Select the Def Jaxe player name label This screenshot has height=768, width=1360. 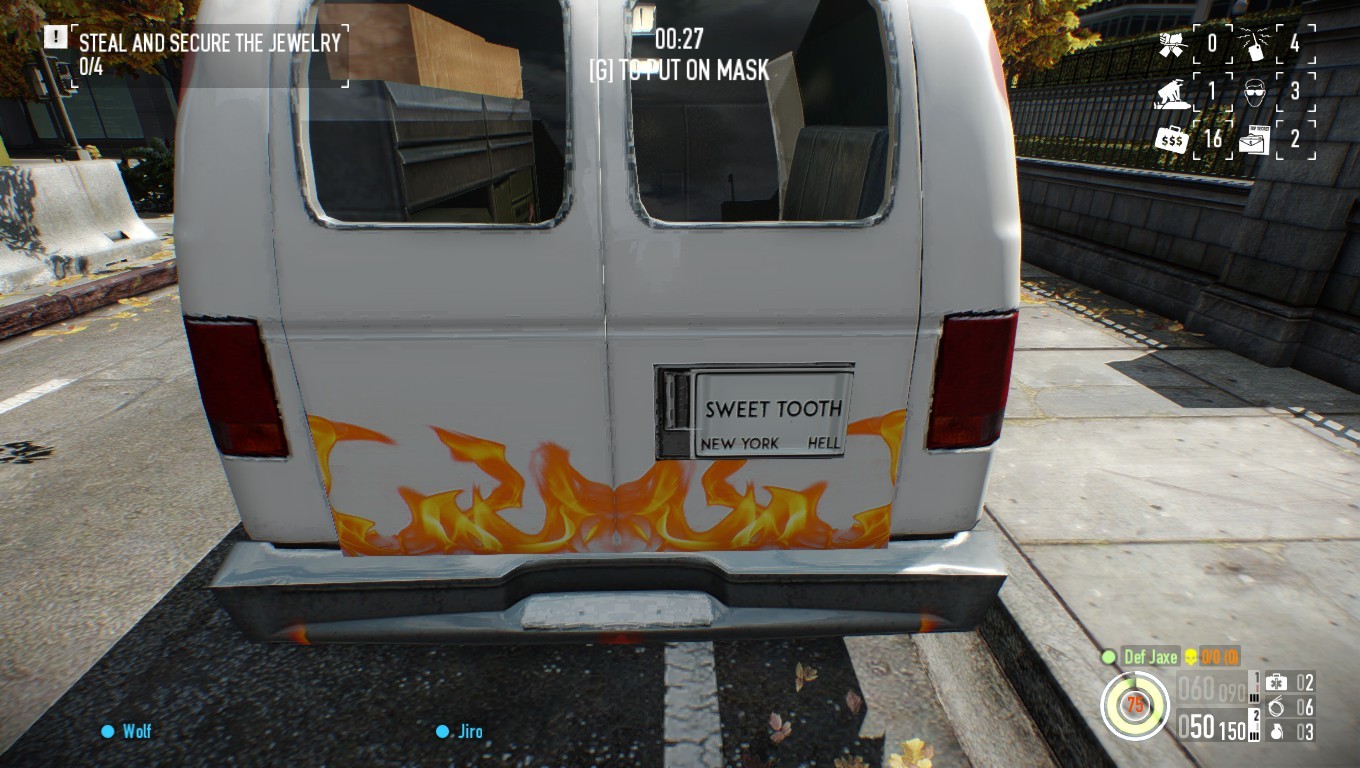(1150, 657)
